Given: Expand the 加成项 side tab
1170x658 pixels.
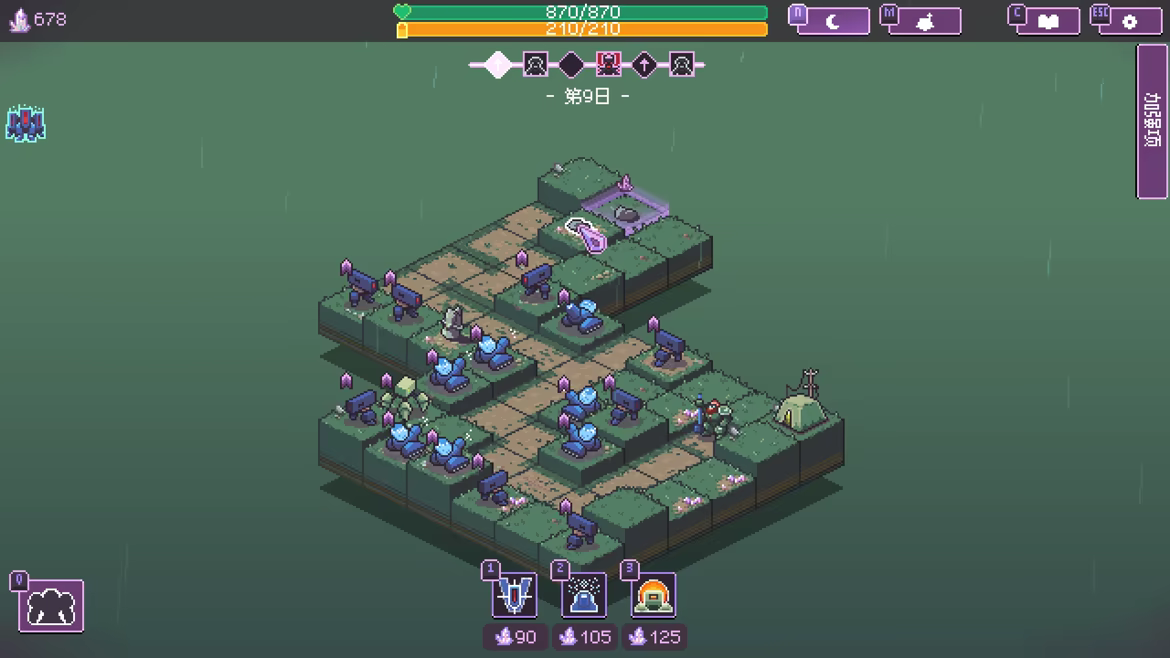Looking at the screenshot, I should point(1152,121).
